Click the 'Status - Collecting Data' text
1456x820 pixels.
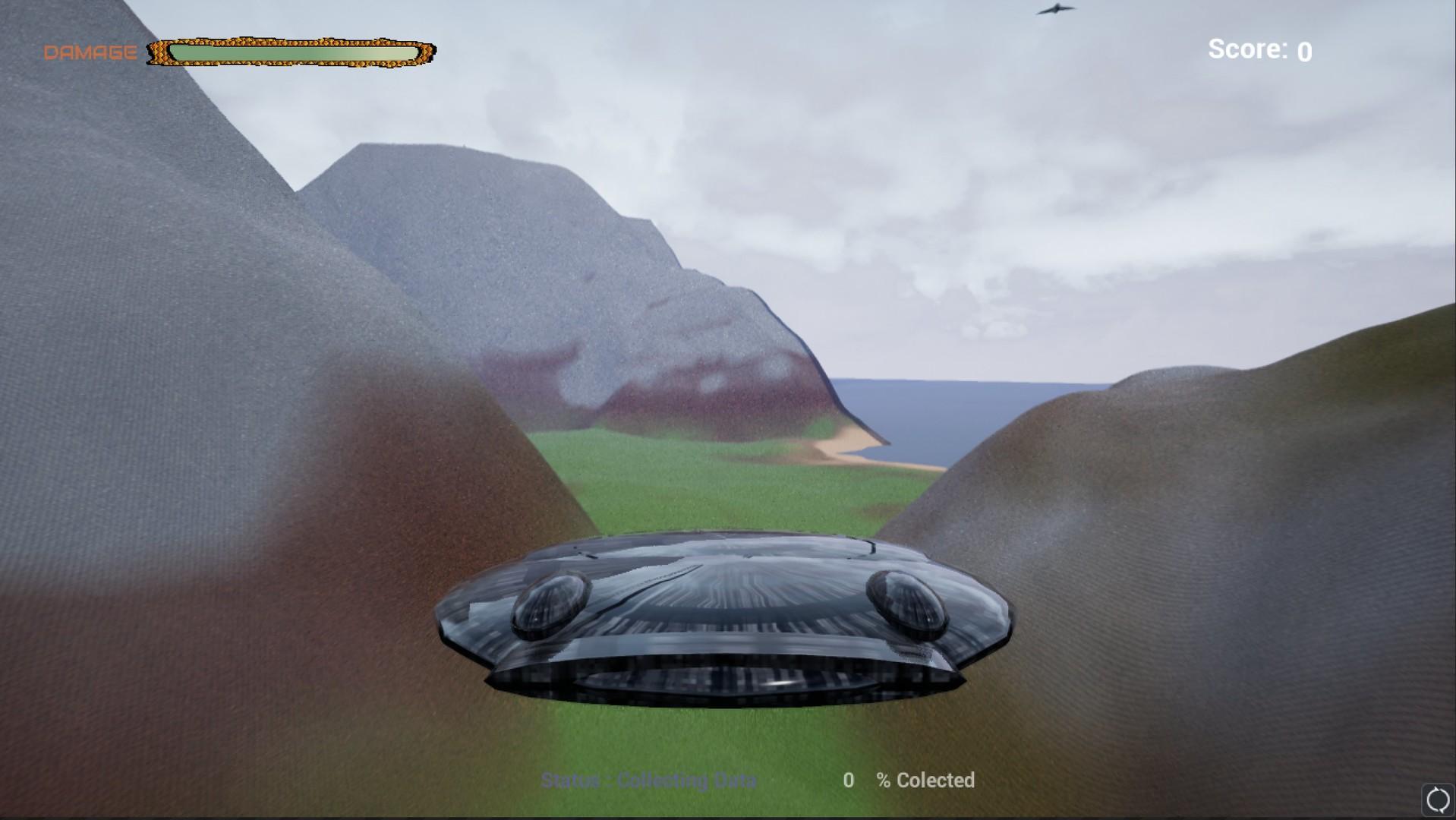[x=649, y=780]
